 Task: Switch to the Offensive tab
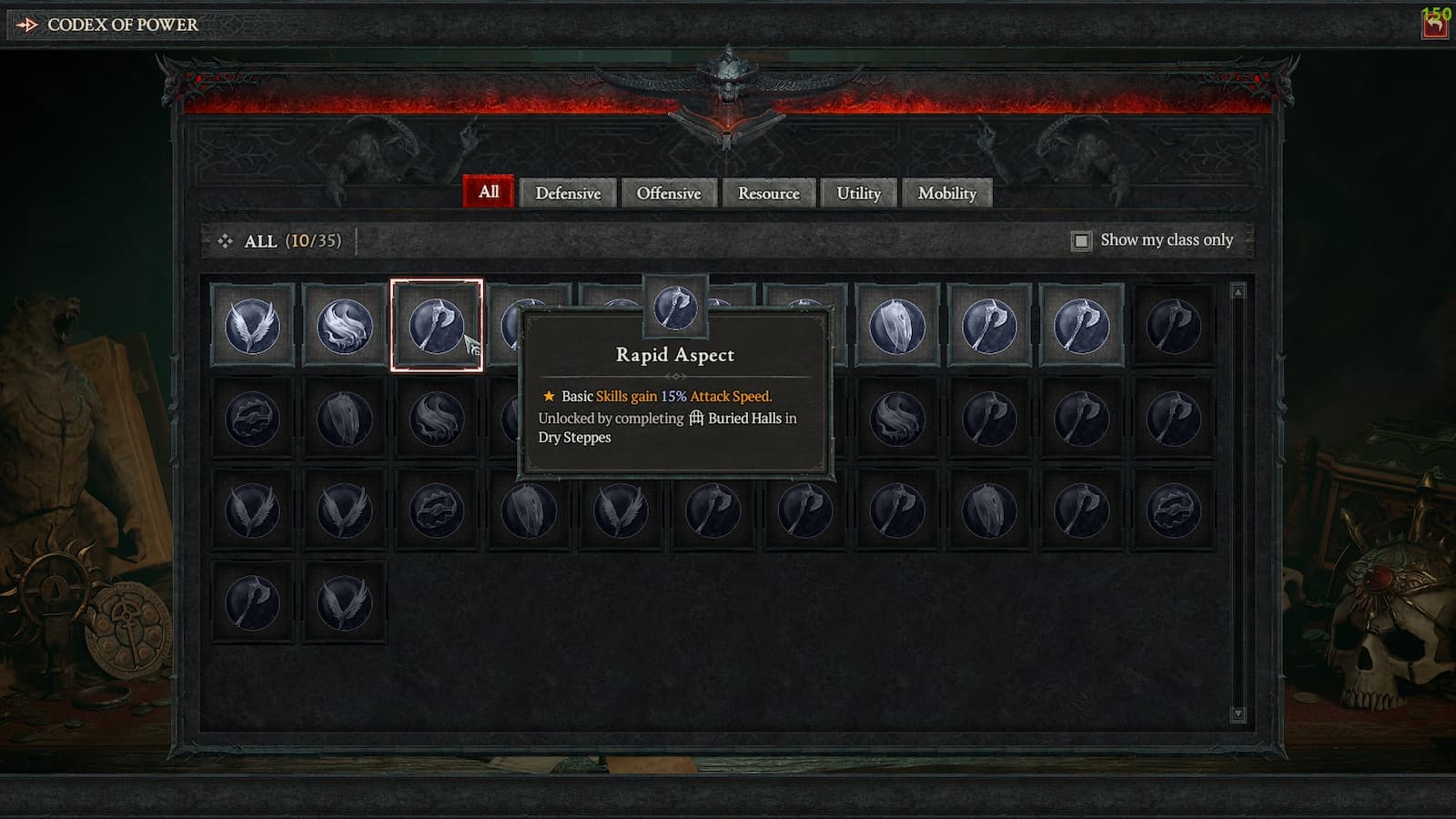(670, 193)
